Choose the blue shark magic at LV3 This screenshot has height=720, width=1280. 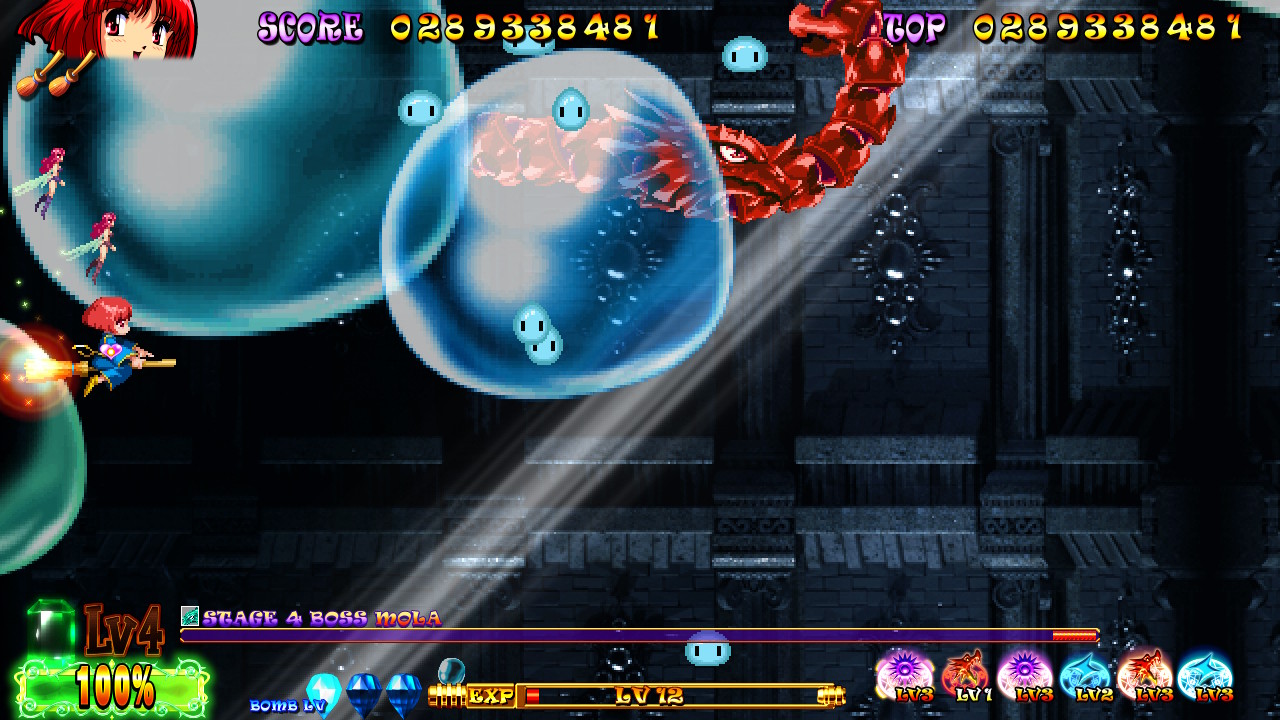[1204, 674]
